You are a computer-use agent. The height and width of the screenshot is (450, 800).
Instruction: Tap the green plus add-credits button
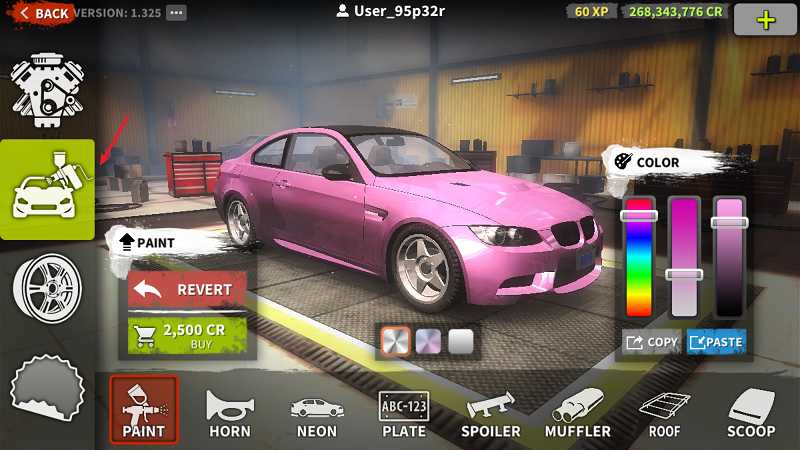point(765,20)
